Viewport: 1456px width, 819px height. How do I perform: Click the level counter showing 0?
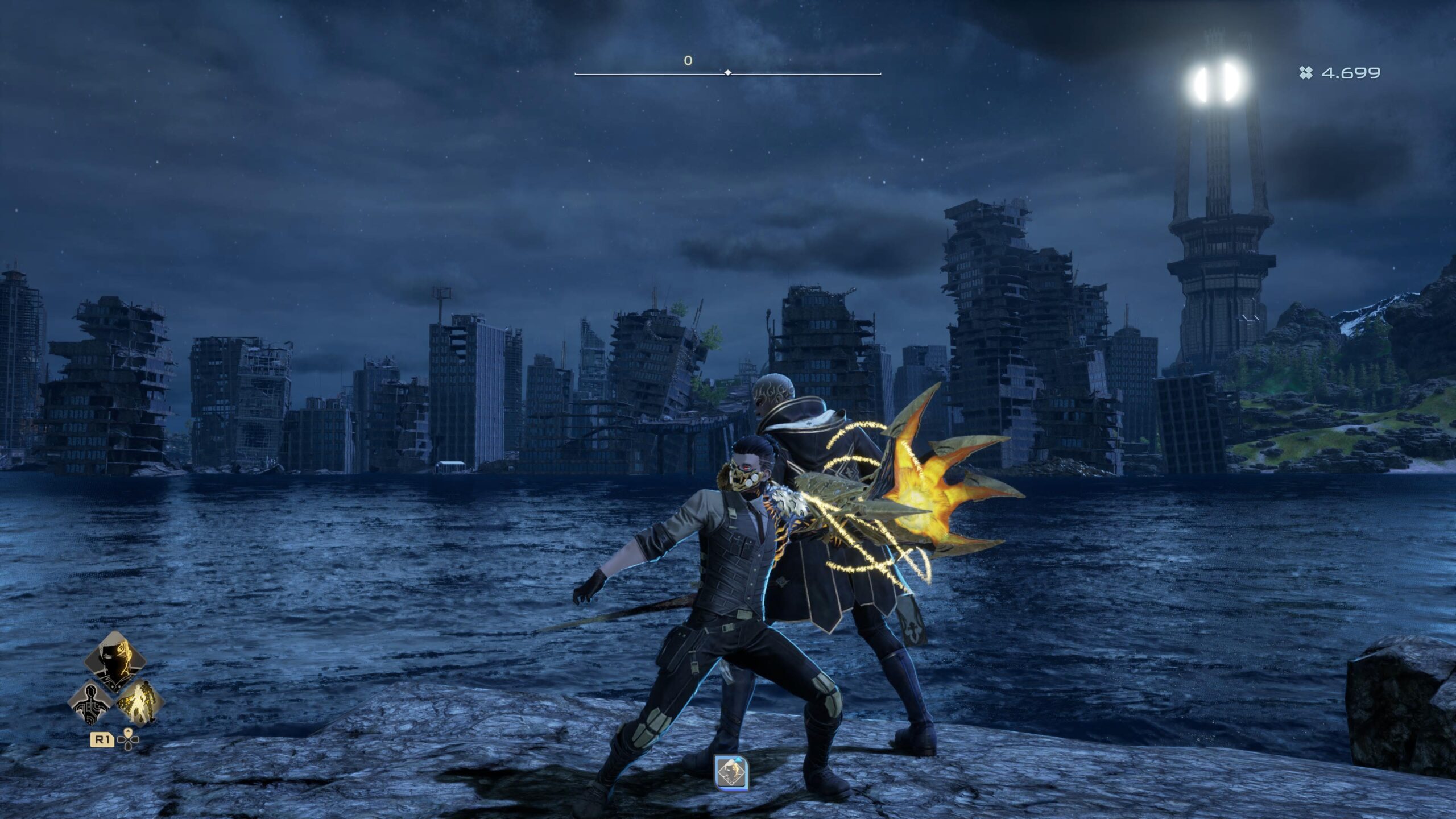(x=687, y=60)
